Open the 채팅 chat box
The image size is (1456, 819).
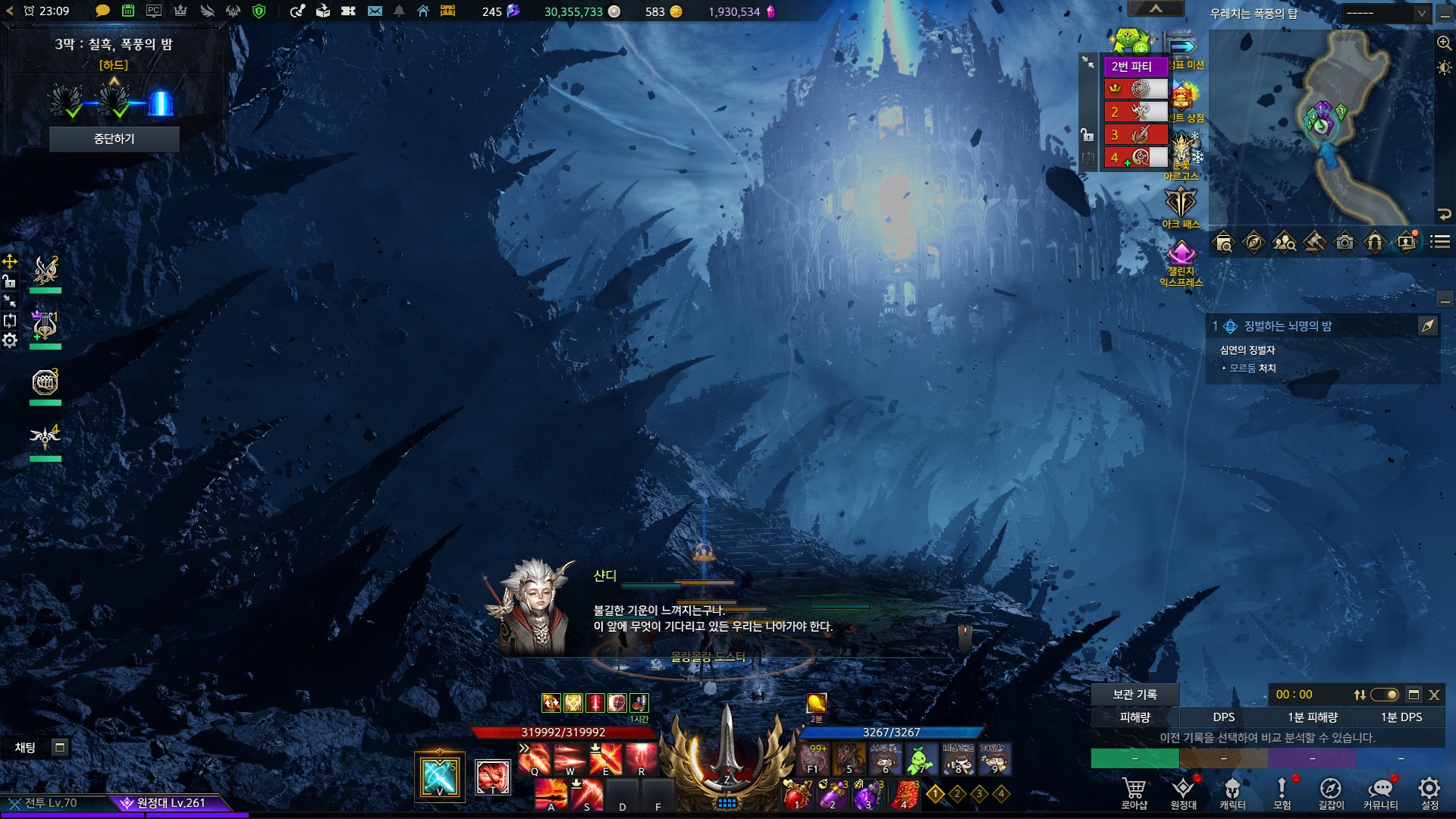click(26, 748)
